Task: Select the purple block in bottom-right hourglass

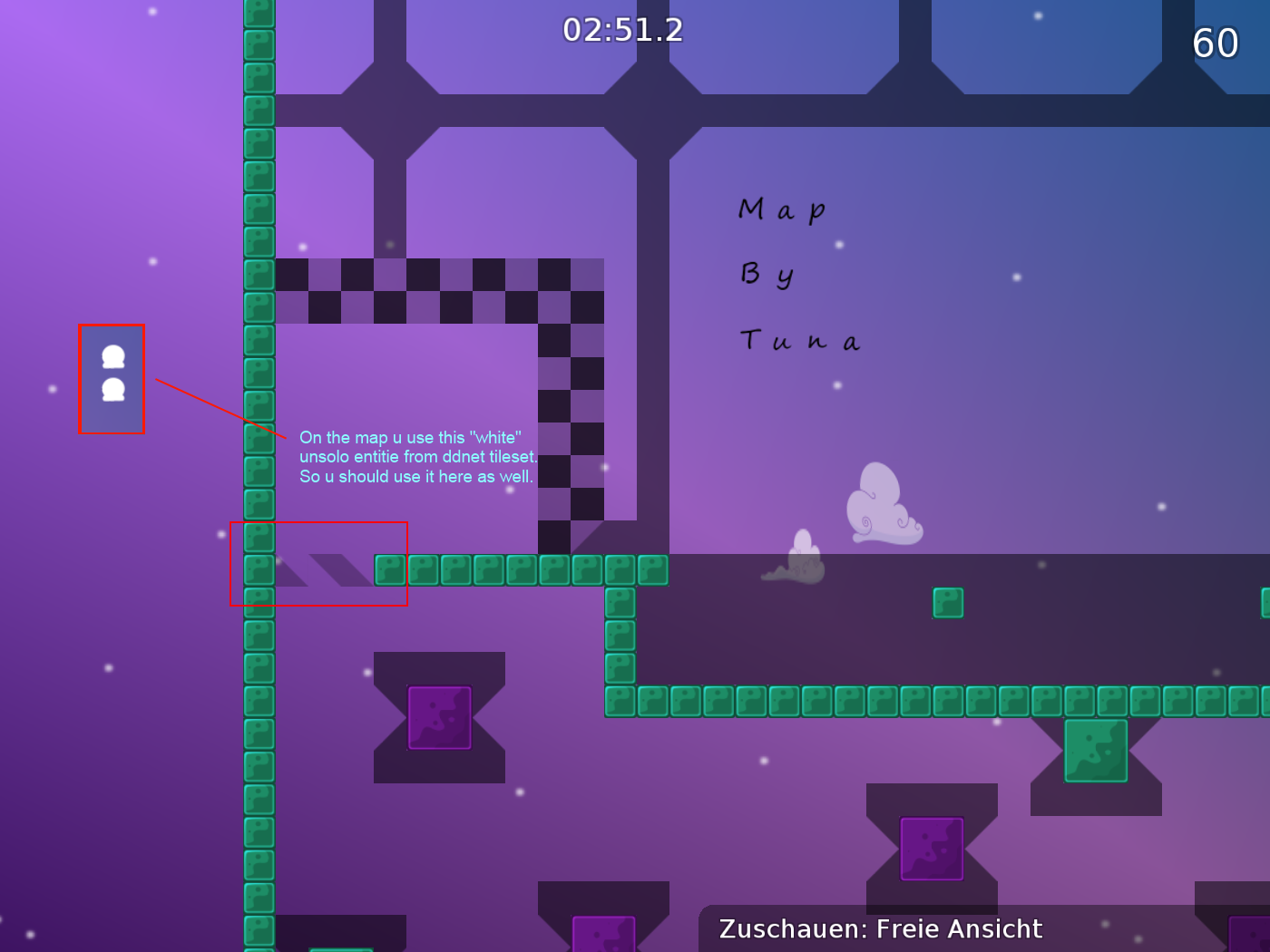Action: pos(931,850)
